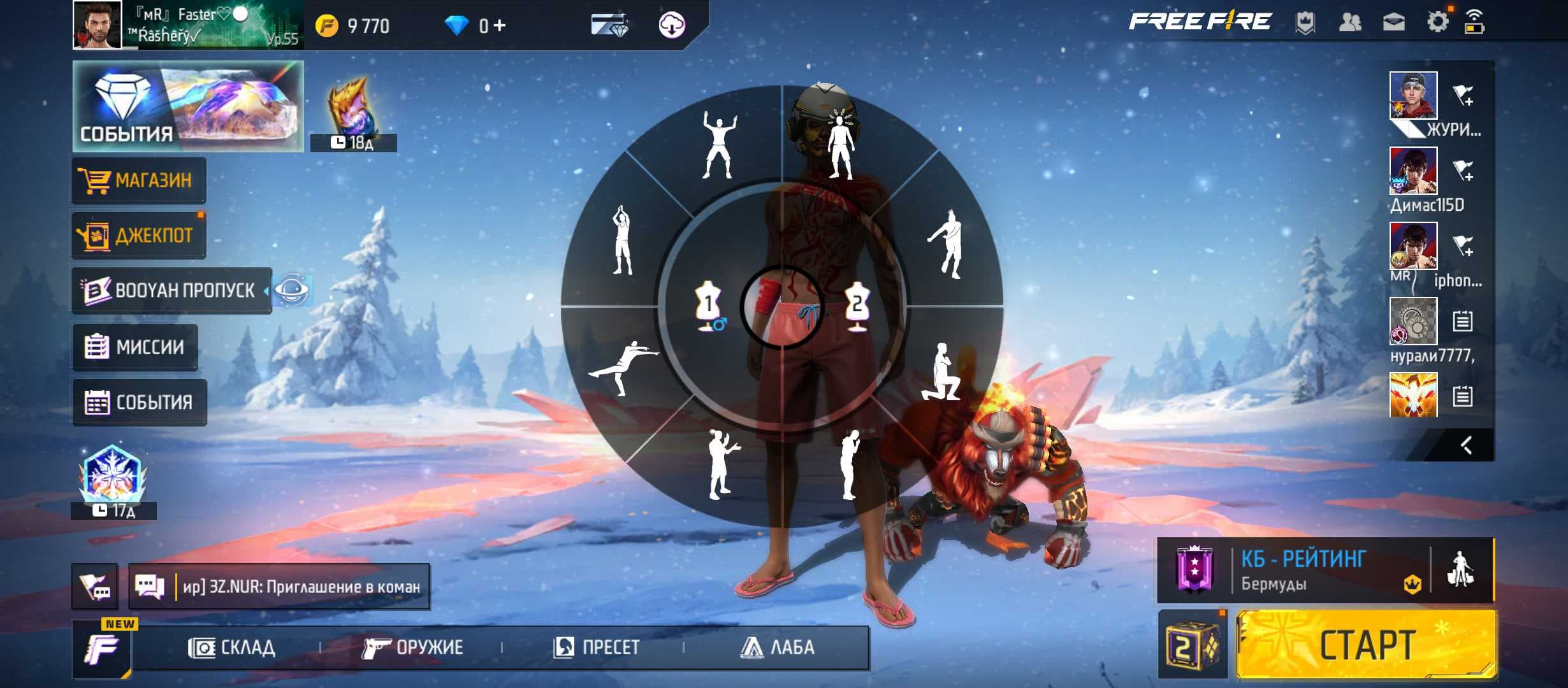Screen dimensions: 1568x688
Task: Open the settings gear icon
Action: 1437,23
